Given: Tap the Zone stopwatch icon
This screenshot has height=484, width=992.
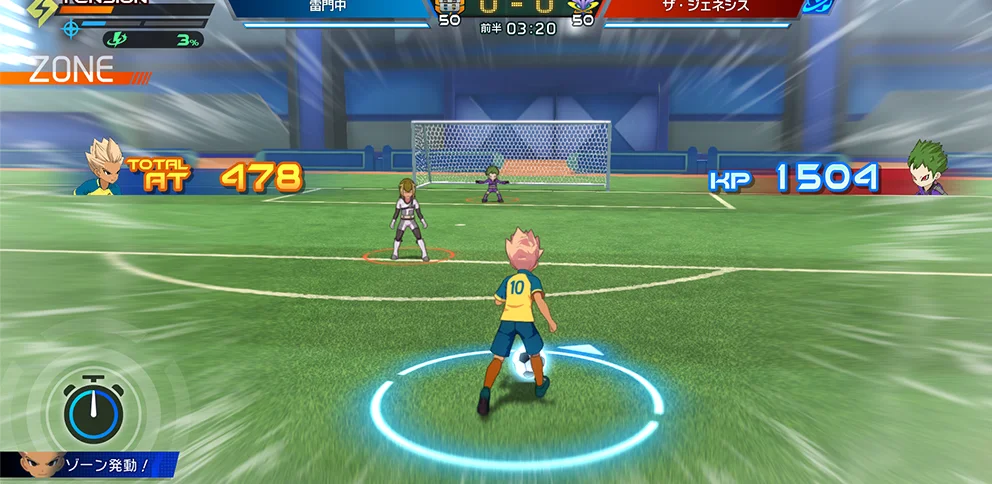Looking at the screenshot, I should (x=93, y=409).
